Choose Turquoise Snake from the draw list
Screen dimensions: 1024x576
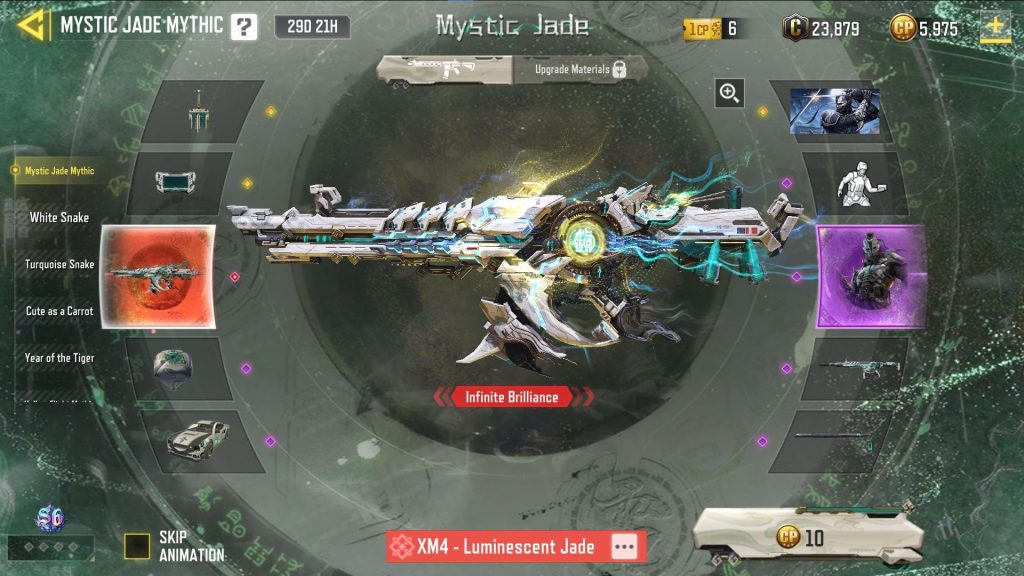pyautogui.click(x=60, y=264)
